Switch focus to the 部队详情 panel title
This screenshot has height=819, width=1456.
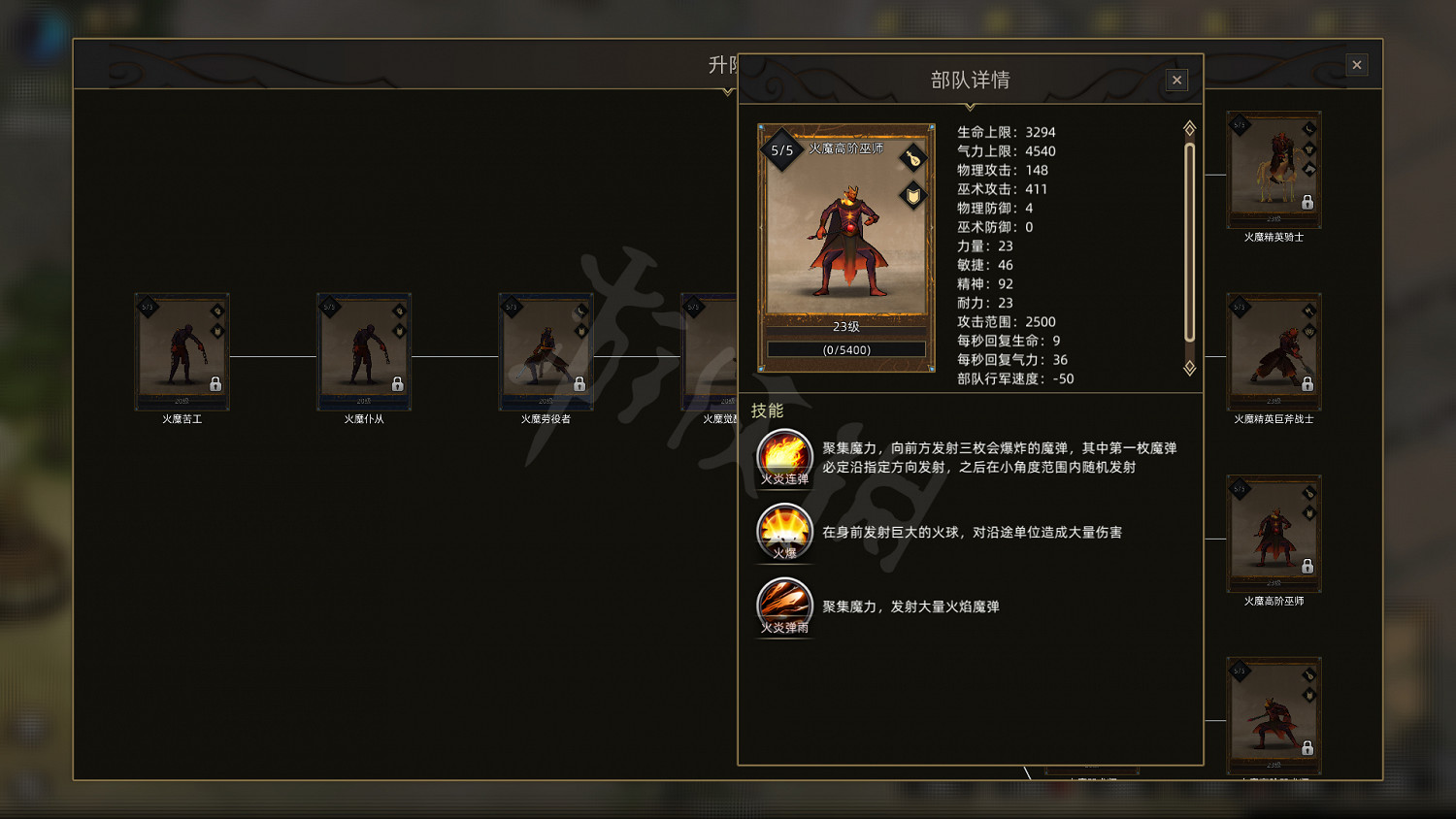tap(971, 80)
